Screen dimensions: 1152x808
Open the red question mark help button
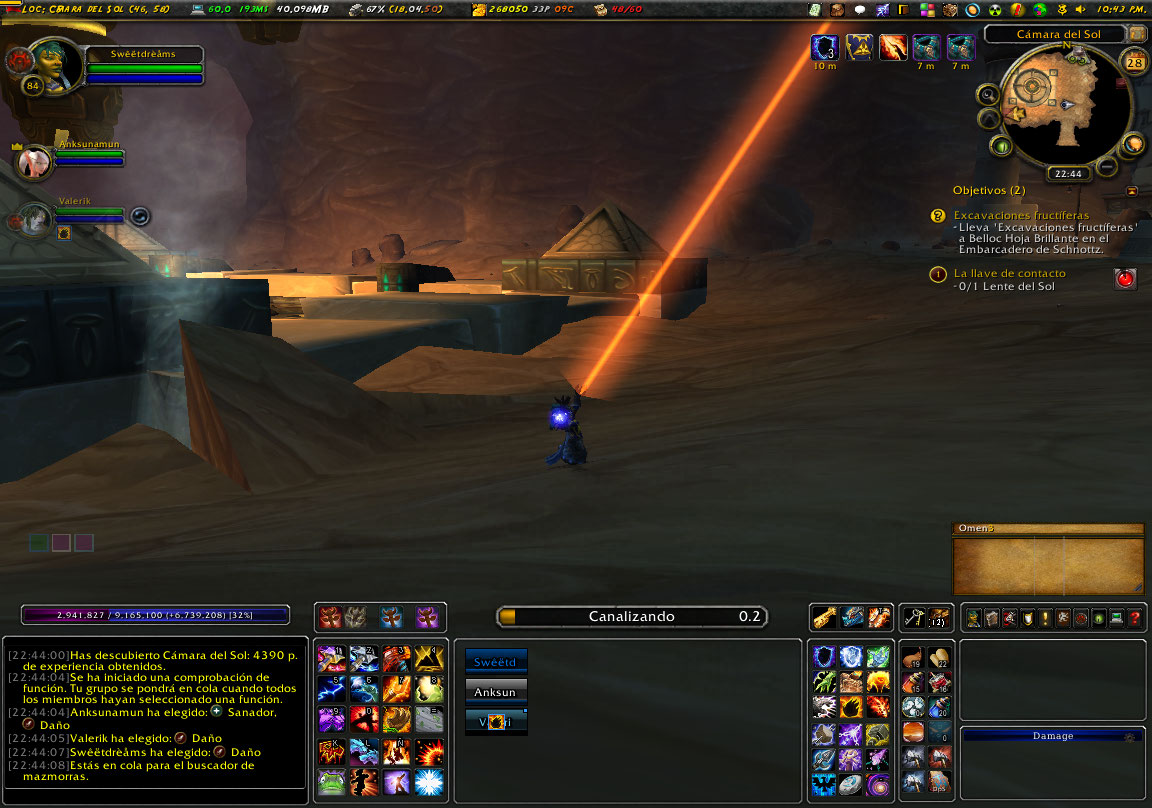click(x=1135, y=618)
